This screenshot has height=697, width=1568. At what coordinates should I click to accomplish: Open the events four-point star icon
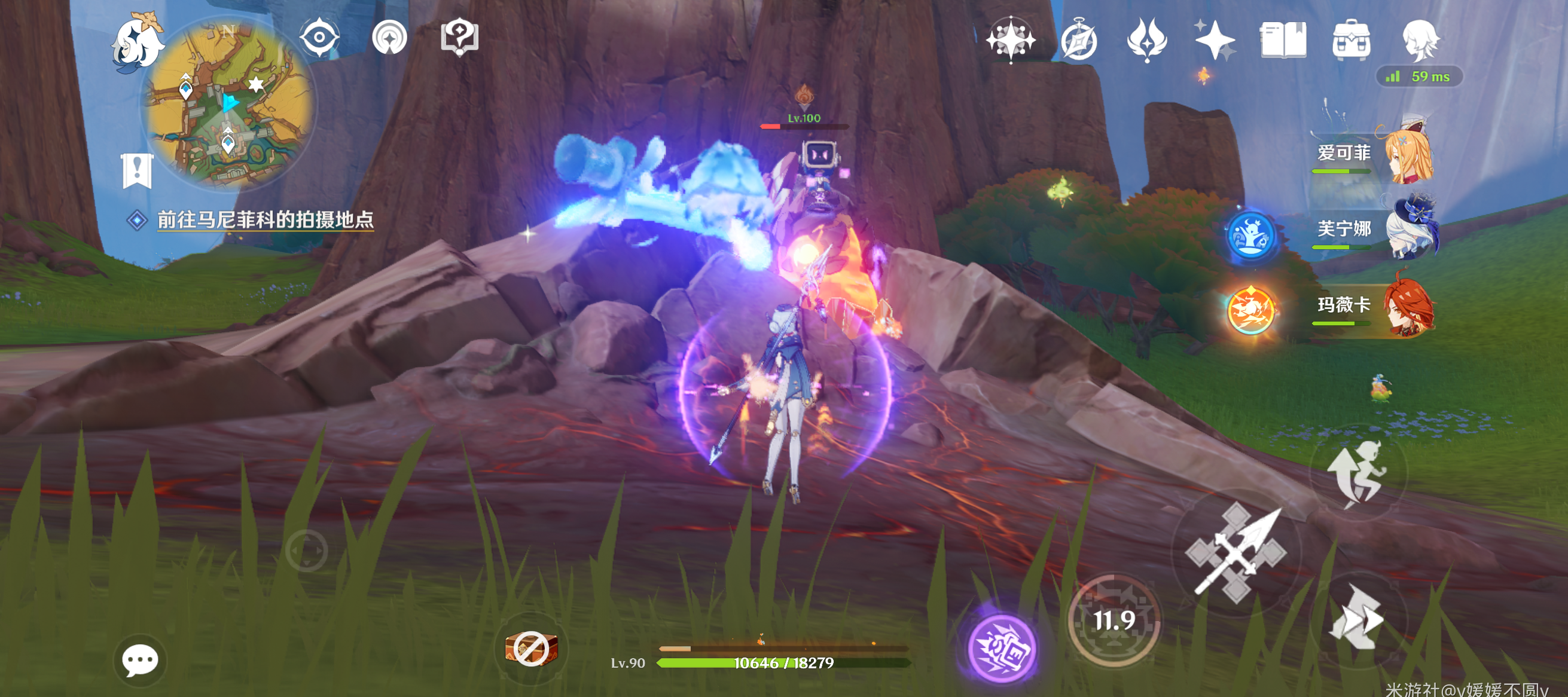click(1215, 41)
